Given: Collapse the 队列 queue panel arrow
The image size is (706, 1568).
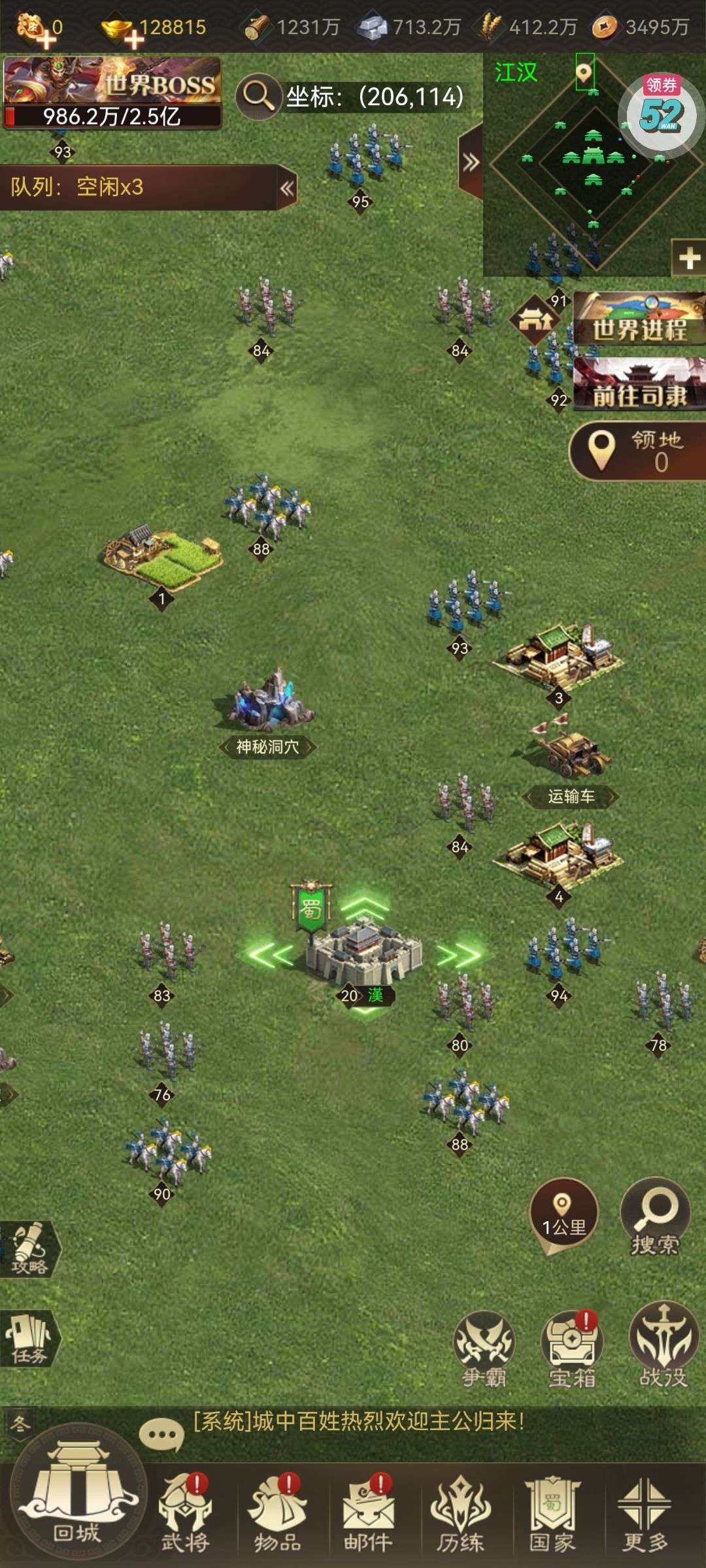Looking at the screenshot, I should (286, 188).
